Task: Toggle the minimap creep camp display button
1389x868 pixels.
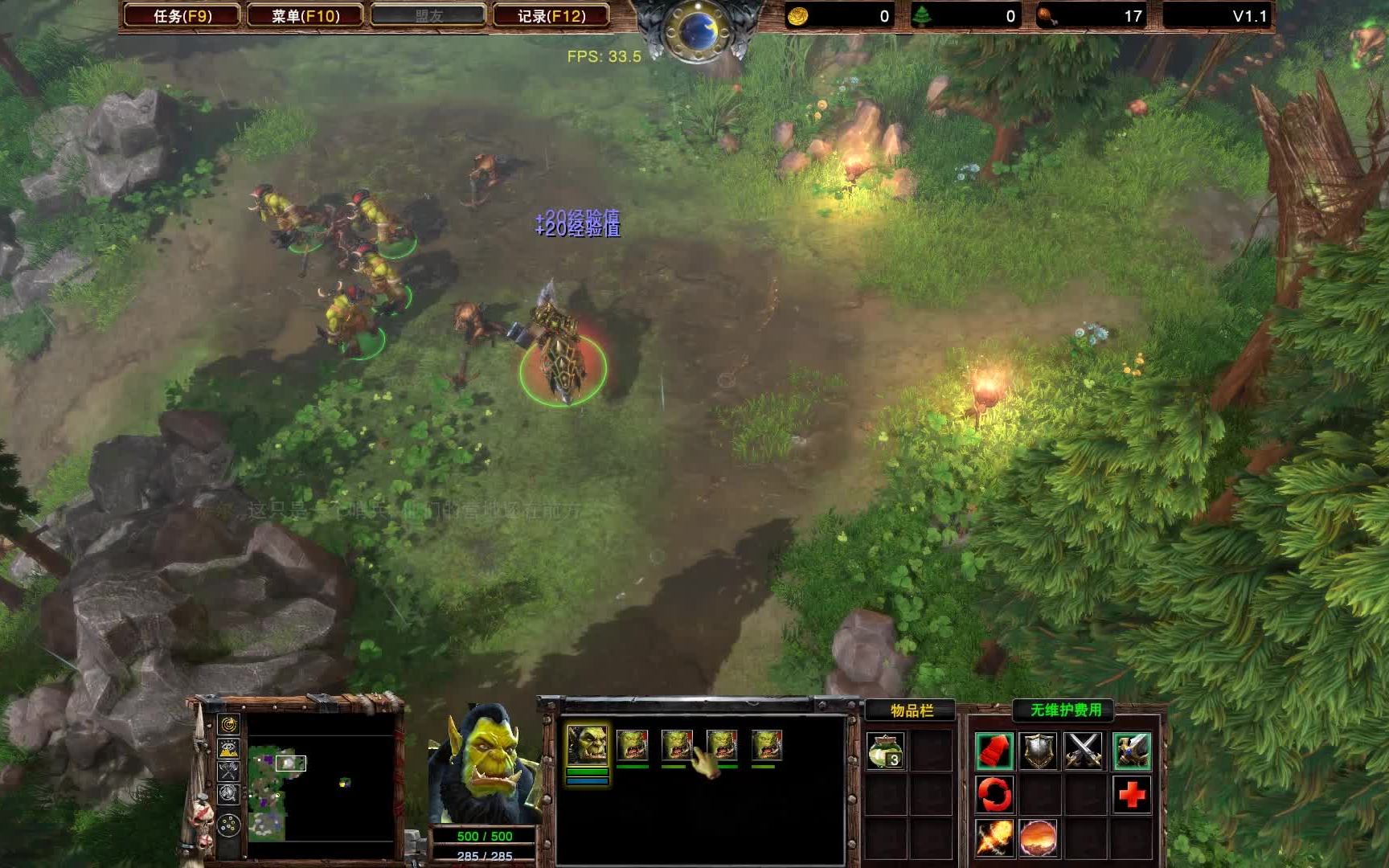Action: pyautogui.click(x=229, y=794)
